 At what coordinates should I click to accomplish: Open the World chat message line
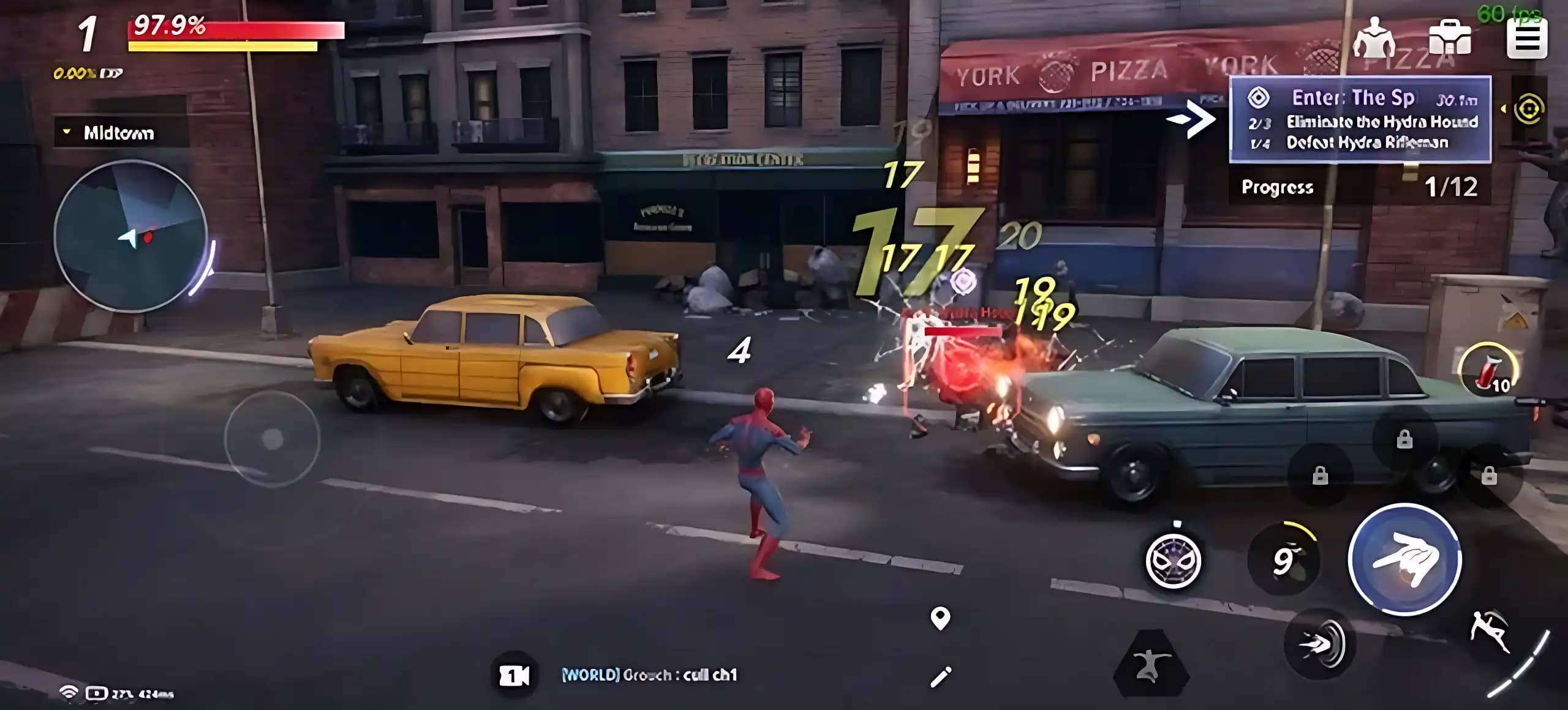click(x=649, y=675)
